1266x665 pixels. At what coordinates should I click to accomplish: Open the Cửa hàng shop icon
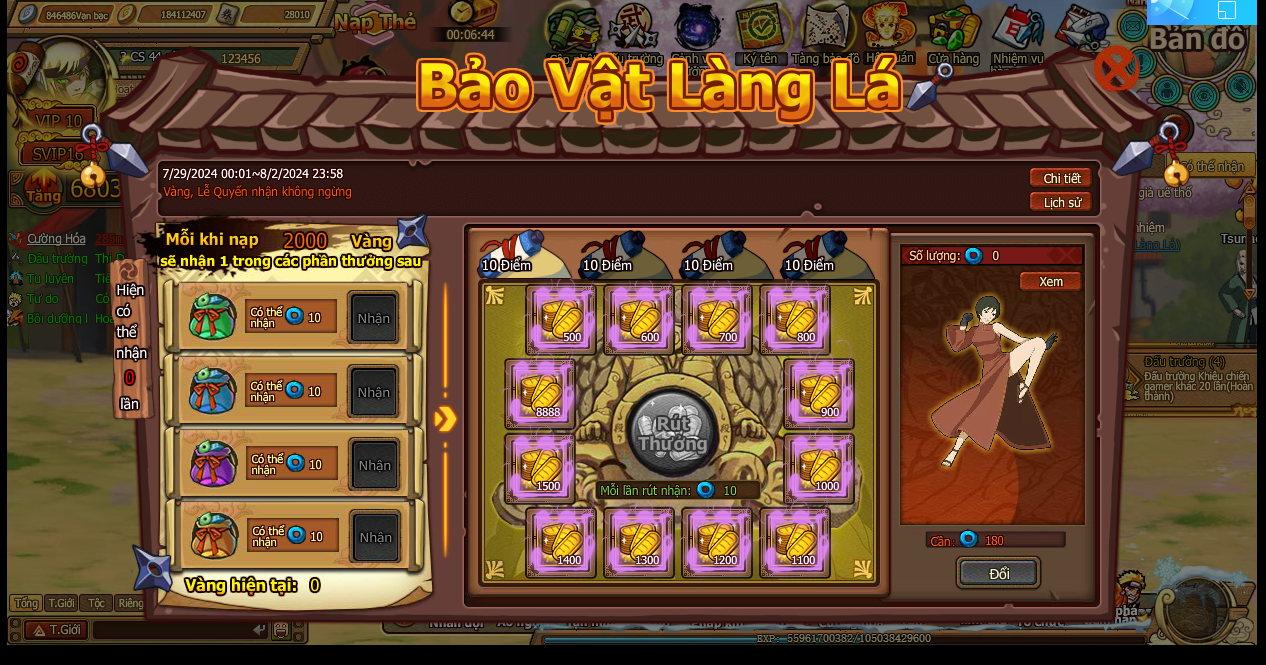[953, 35]
